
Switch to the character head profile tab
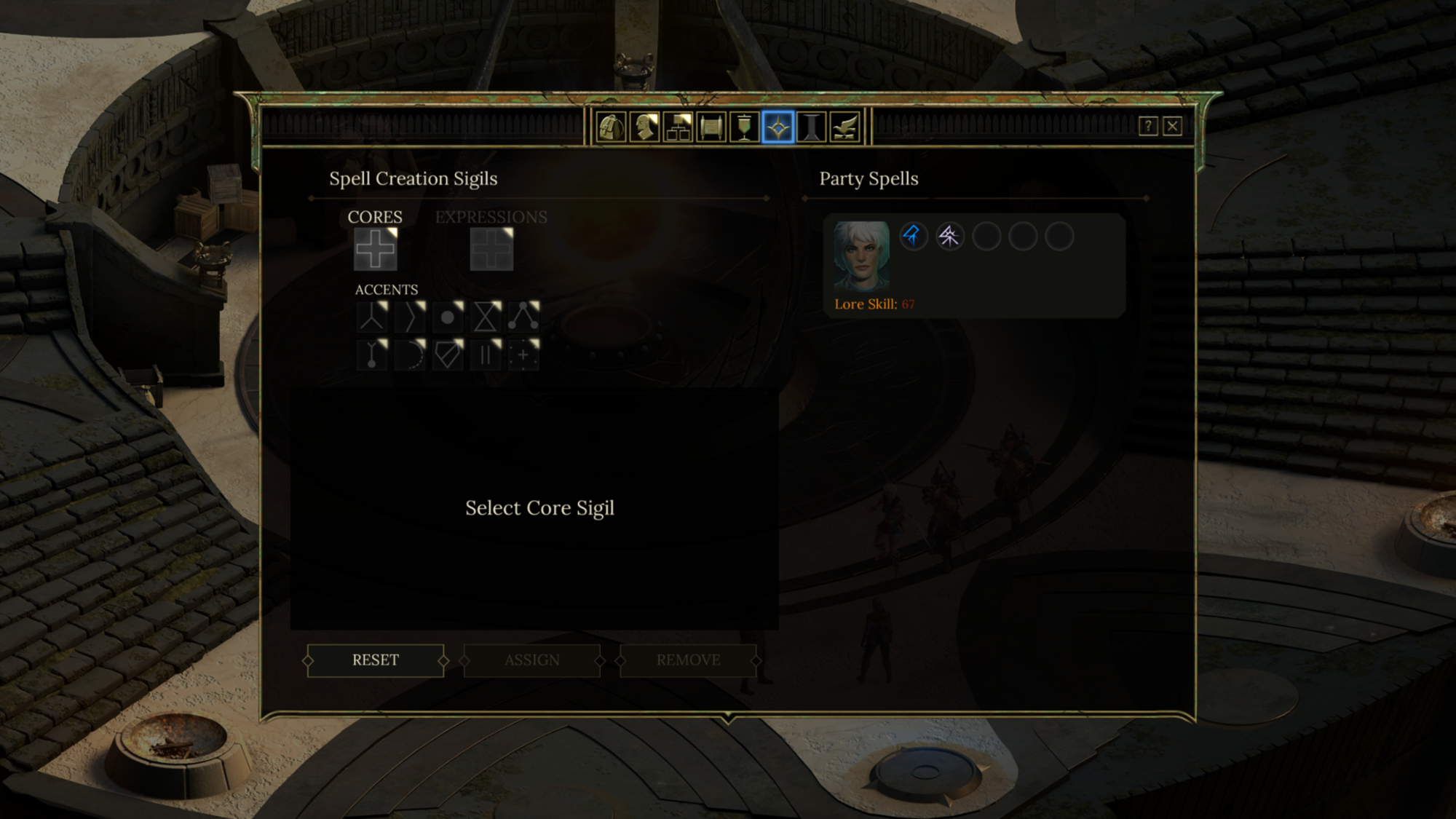click(644, 127)
